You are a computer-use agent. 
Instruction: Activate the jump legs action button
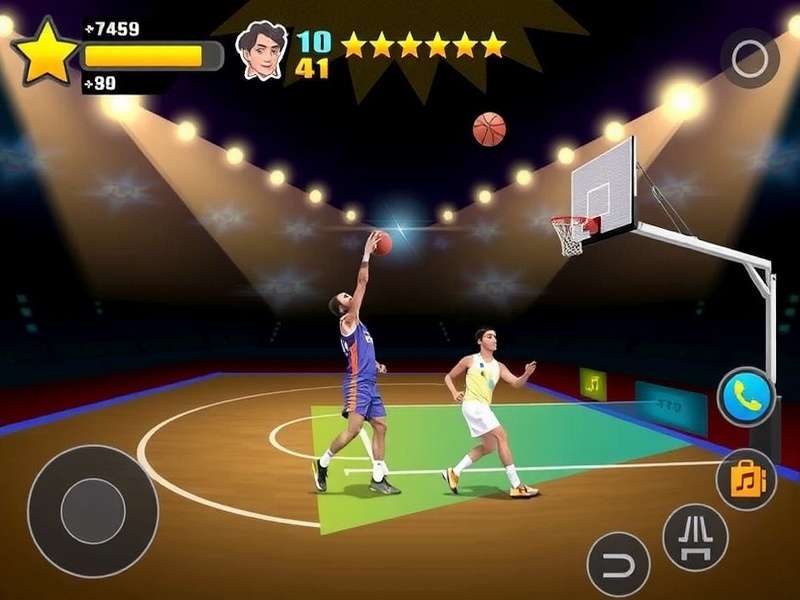point(695,536)
